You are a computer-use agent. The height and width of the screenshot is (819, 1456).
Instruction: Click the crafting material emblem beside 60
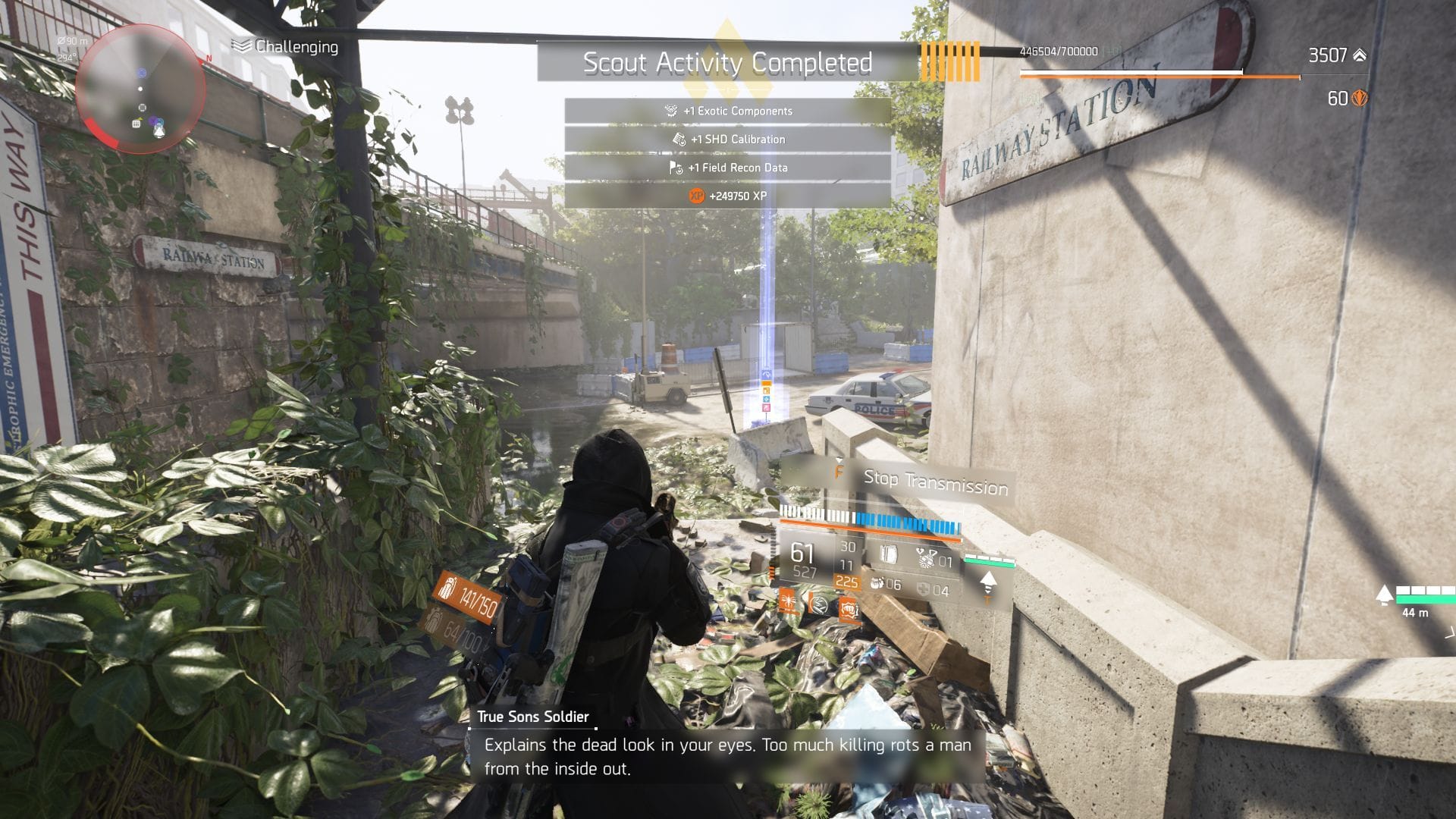click(1358, 98)
